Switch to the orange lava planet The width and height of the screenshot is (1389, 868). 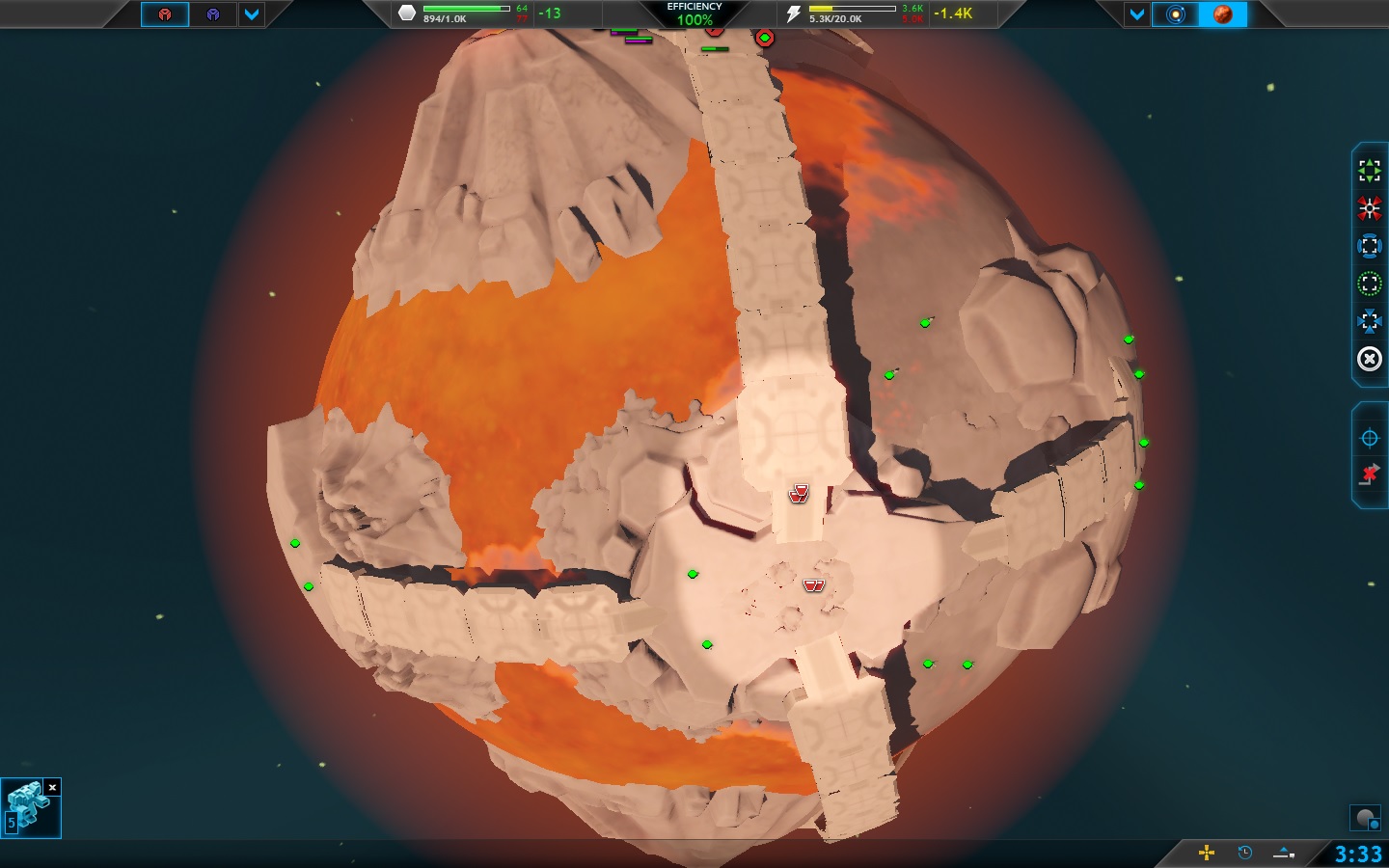tap(1222, 14)
